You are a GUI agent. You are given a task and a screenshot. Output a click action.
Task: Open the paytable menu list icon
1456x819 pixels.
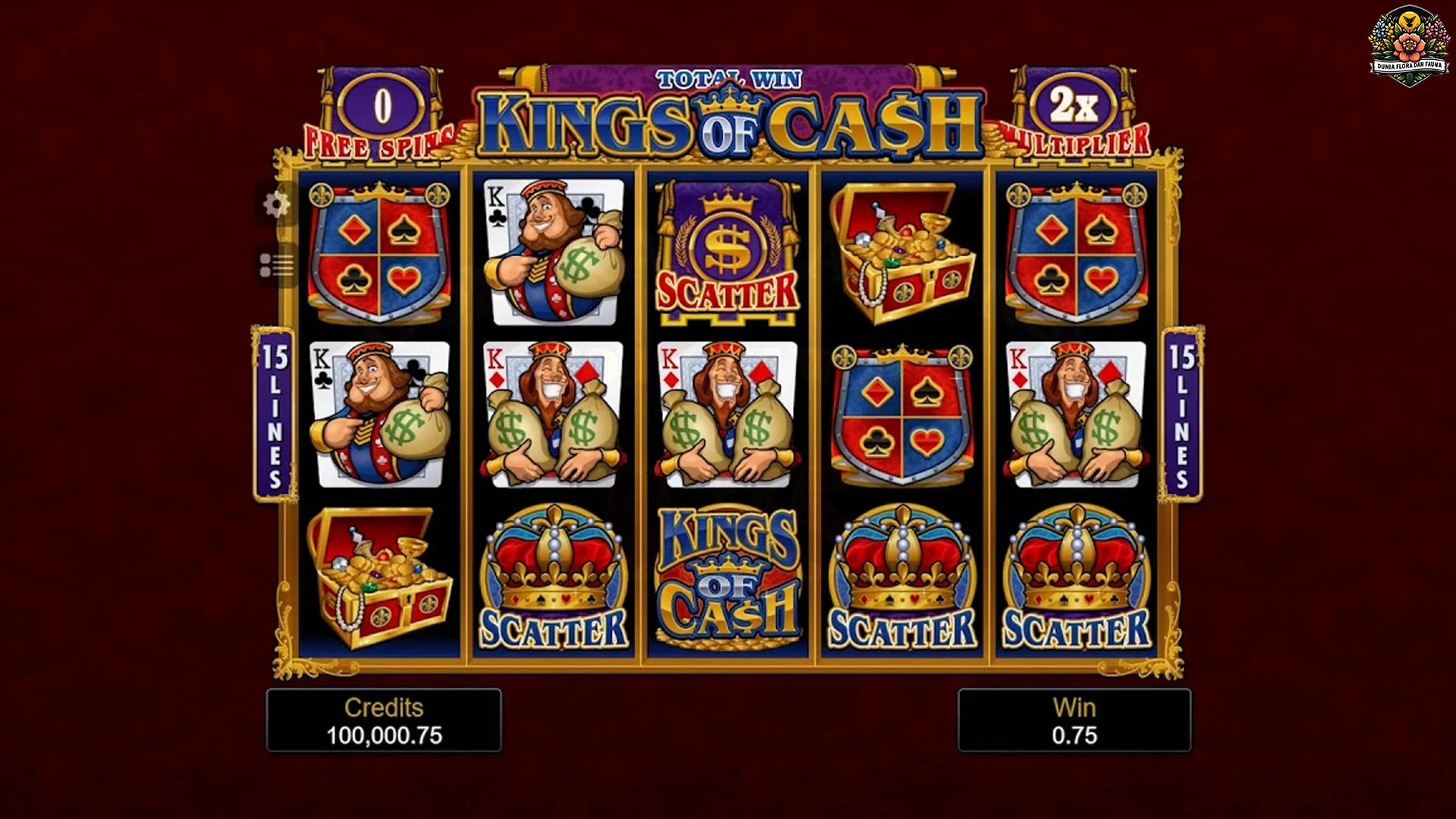click(x=275, y=265)
